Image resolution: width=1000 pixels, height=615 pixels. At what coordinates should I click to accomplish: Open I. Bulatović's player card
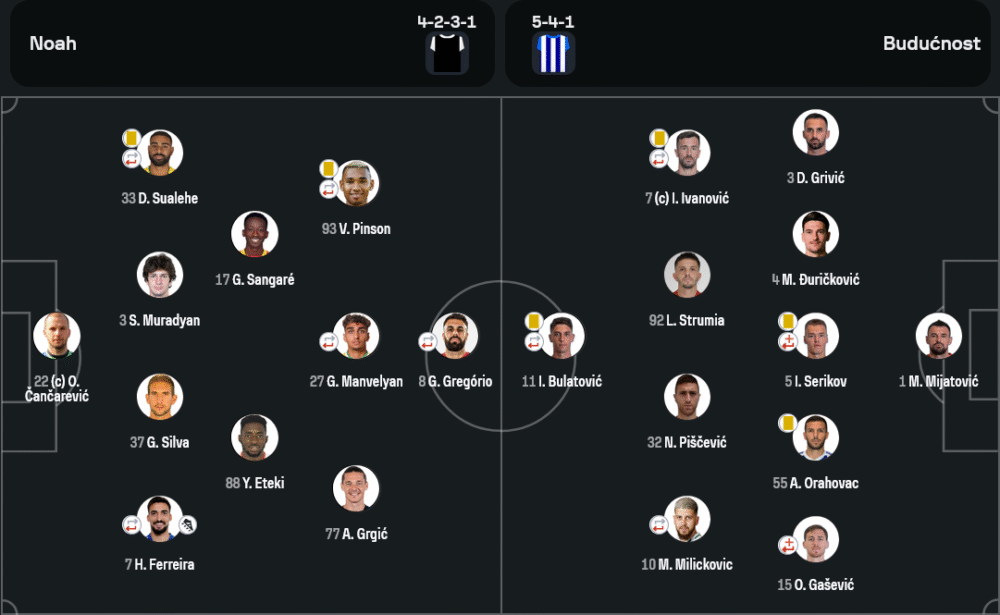tap(561, 337)
